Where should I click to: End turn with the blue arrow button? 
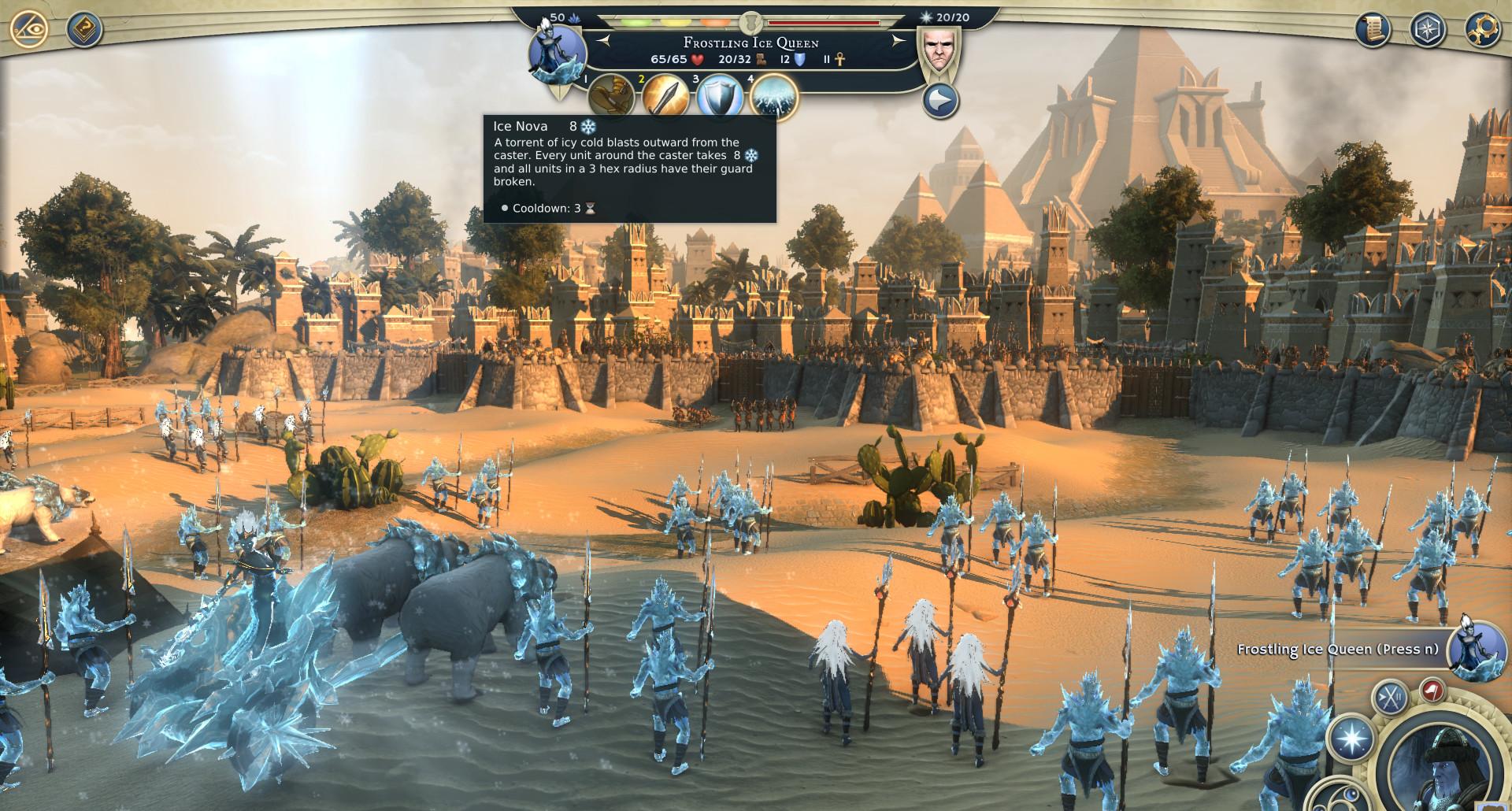coord(941,101)
